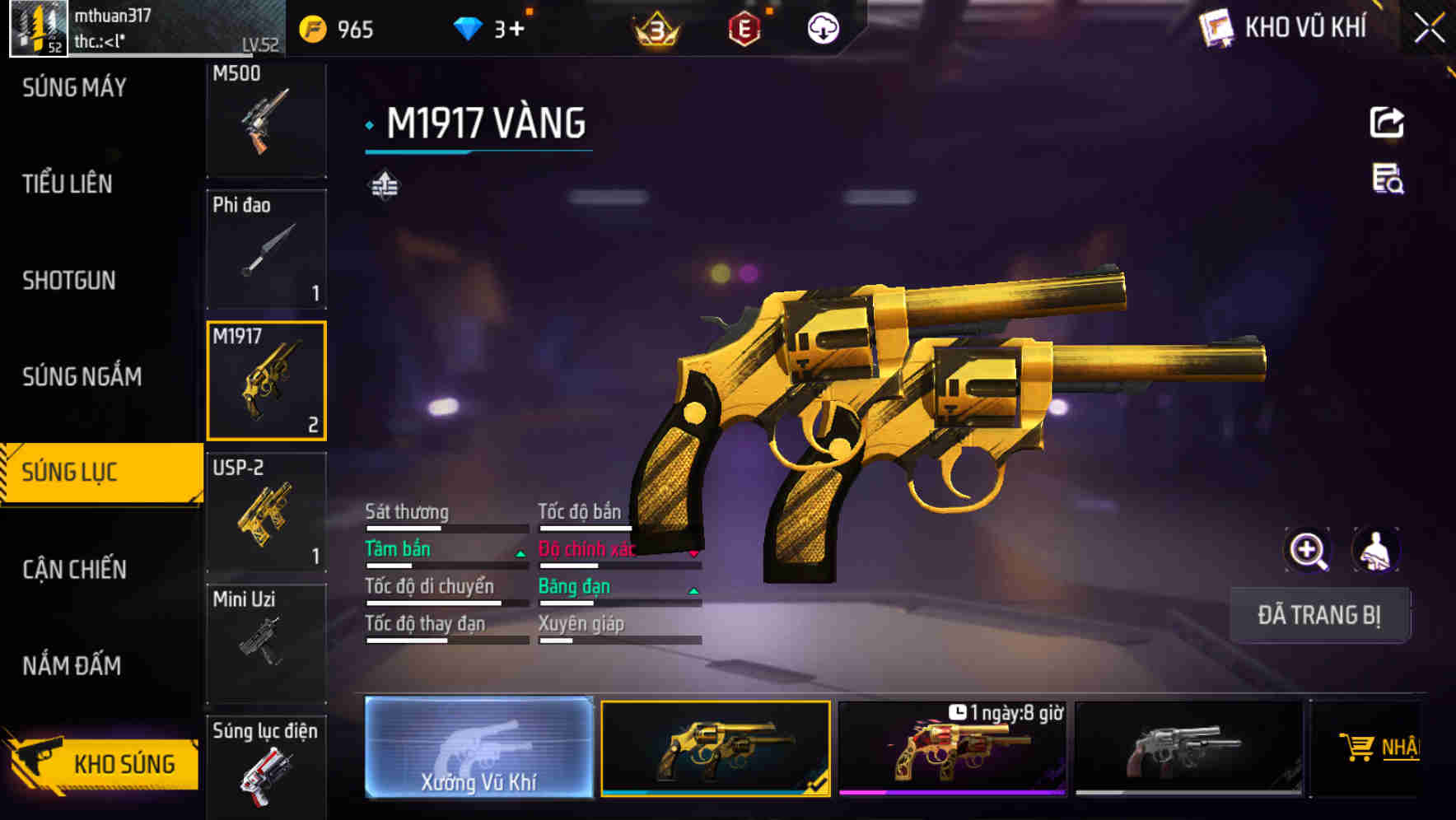Screen dimensions: 1456x820
Task: Close the weapon vault screen
Action: point(1429,29)
